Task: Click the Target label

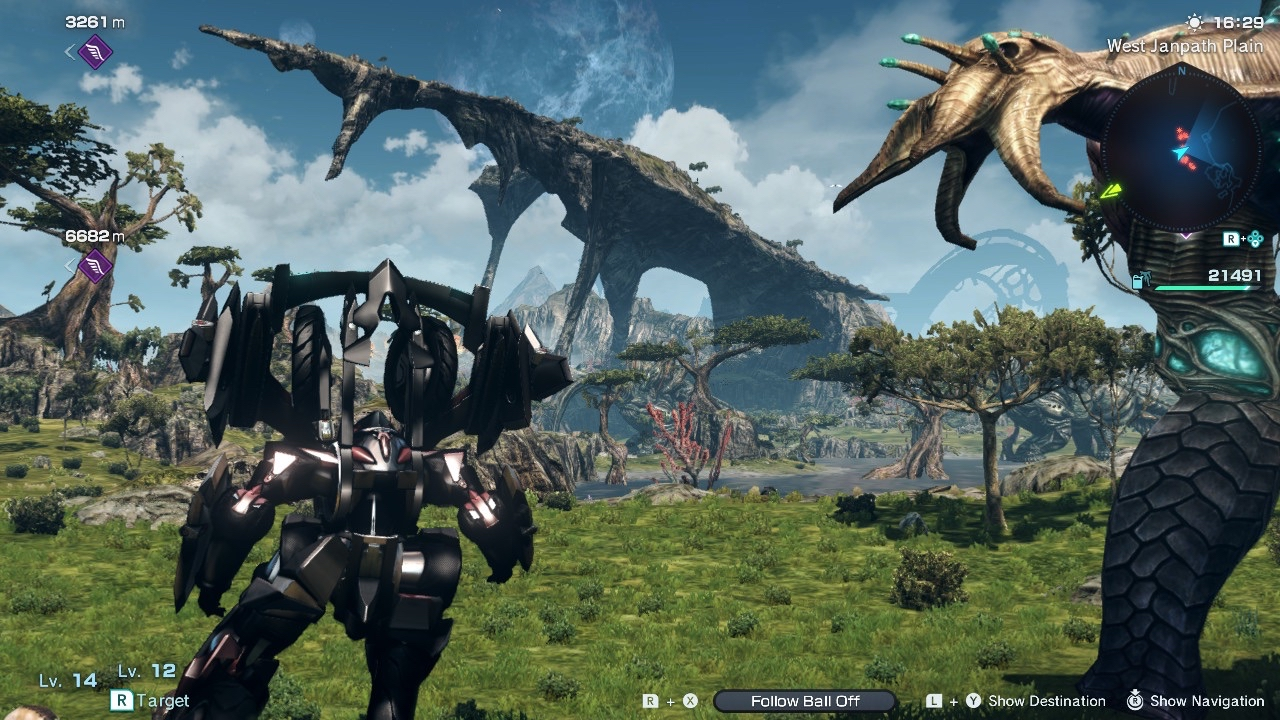Action: [163, 701]
